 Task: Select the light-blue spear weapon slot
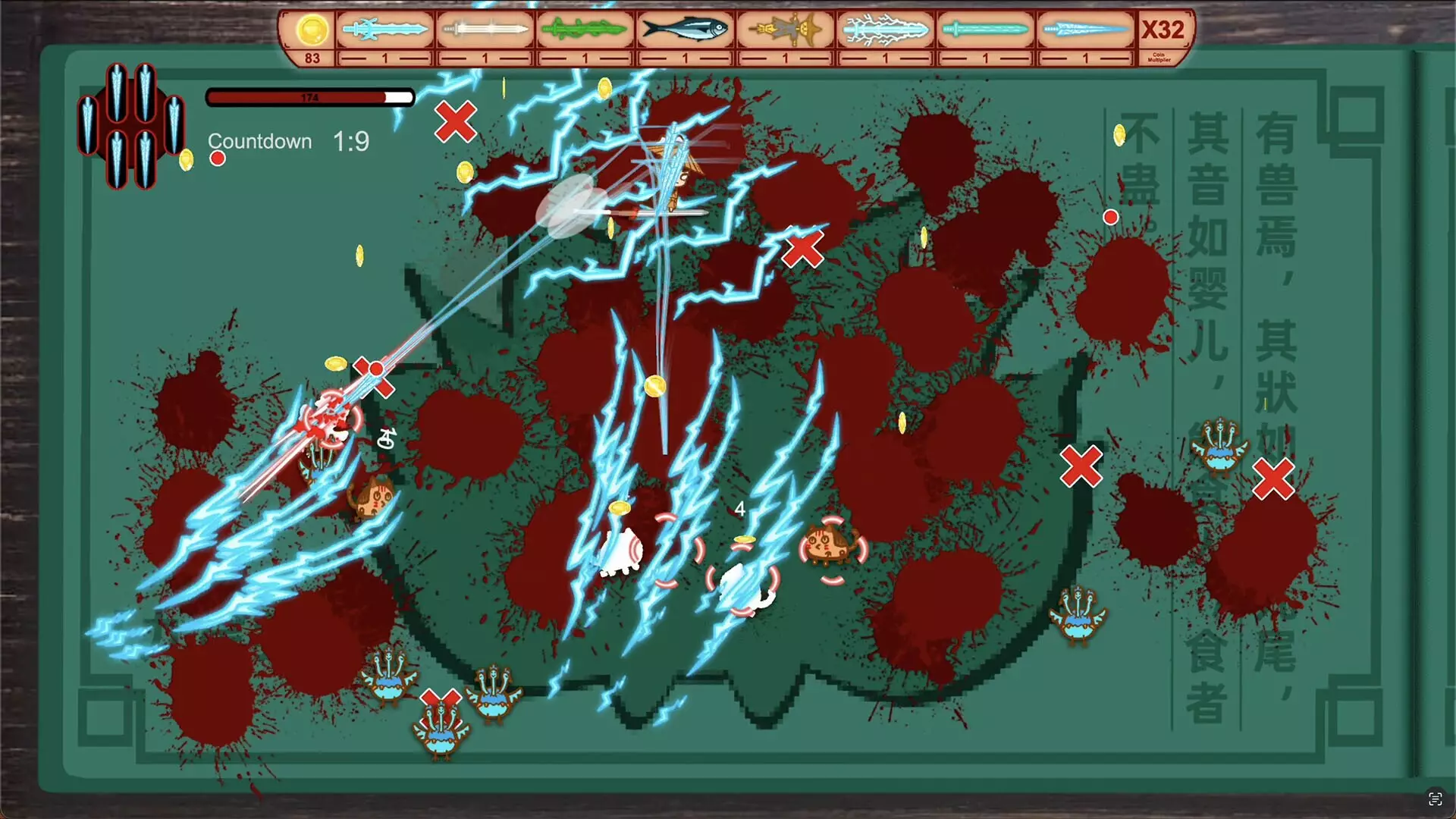tap(1086, 29)
